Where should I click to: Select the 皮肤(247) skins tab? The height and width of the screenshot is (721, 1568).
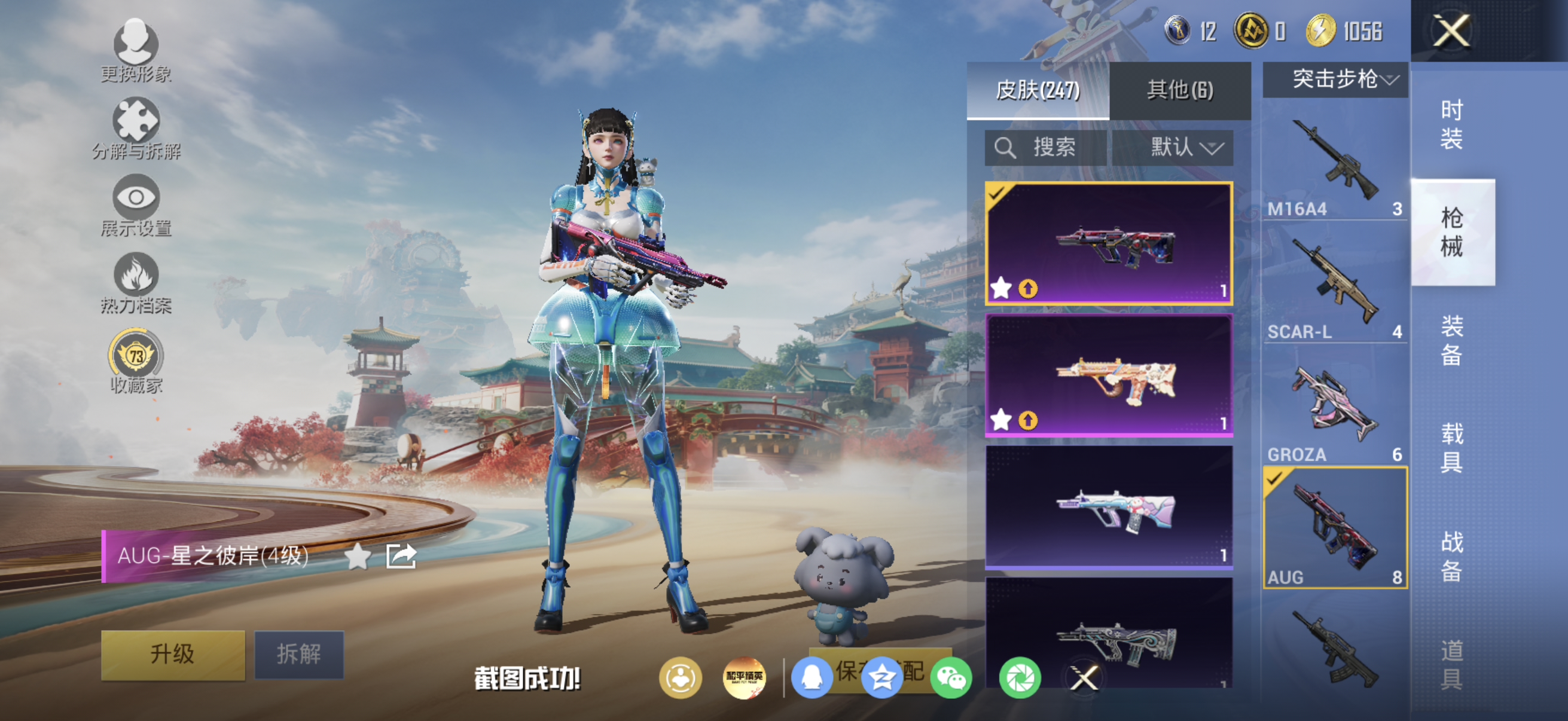tap(1038, 90)
